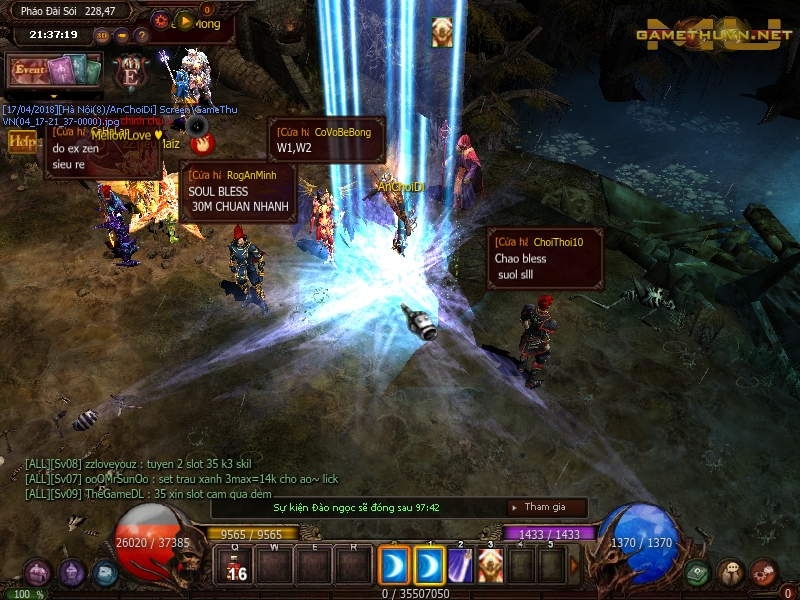The image size is (800, 600).
Task: Expand the skill bar with orange arrow
Action: point(574,566)
